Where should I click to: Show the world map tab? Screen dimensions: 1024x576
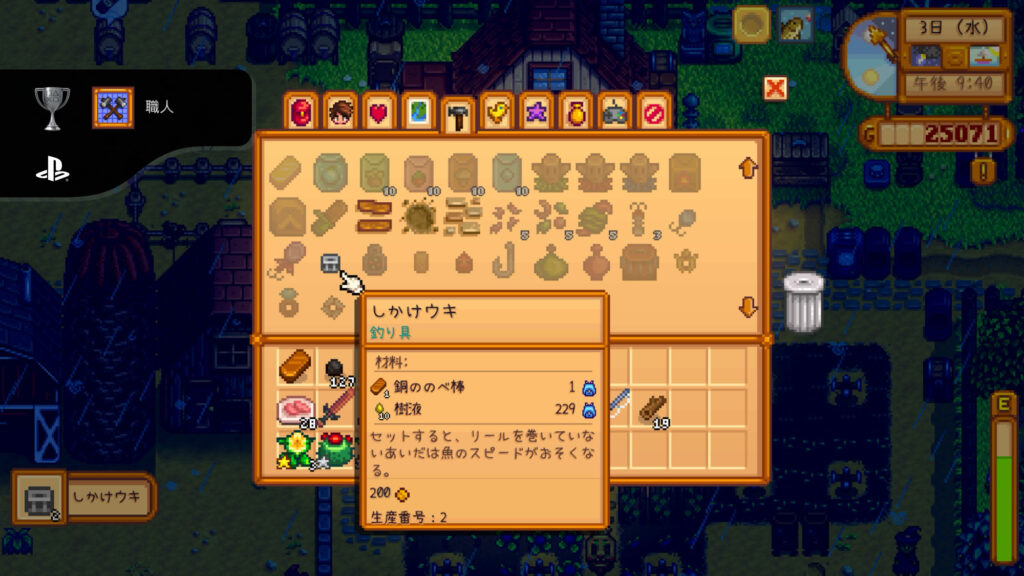point(418,113)
